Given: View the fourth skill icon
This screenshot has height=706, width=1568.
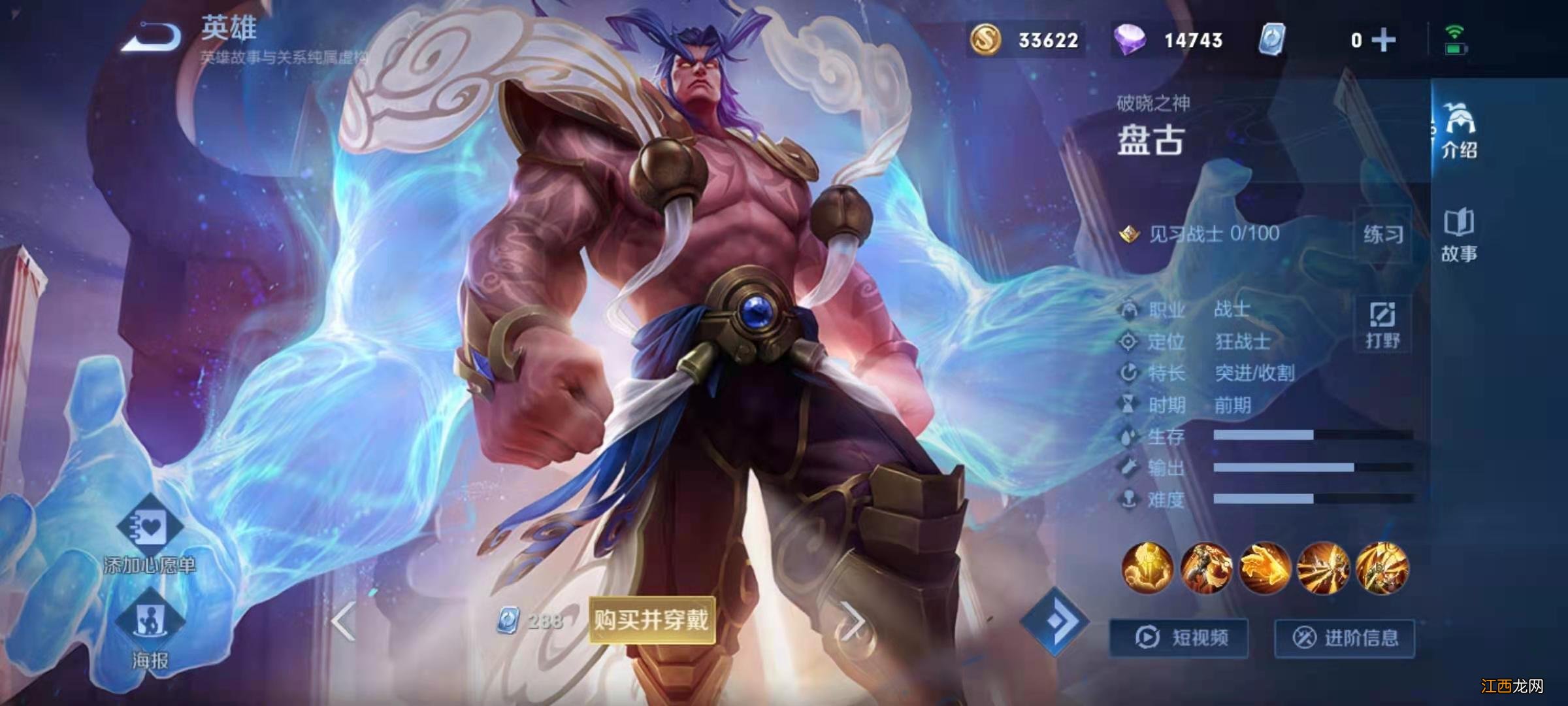Looking at the screenshot, I should tap(1324, 568).
